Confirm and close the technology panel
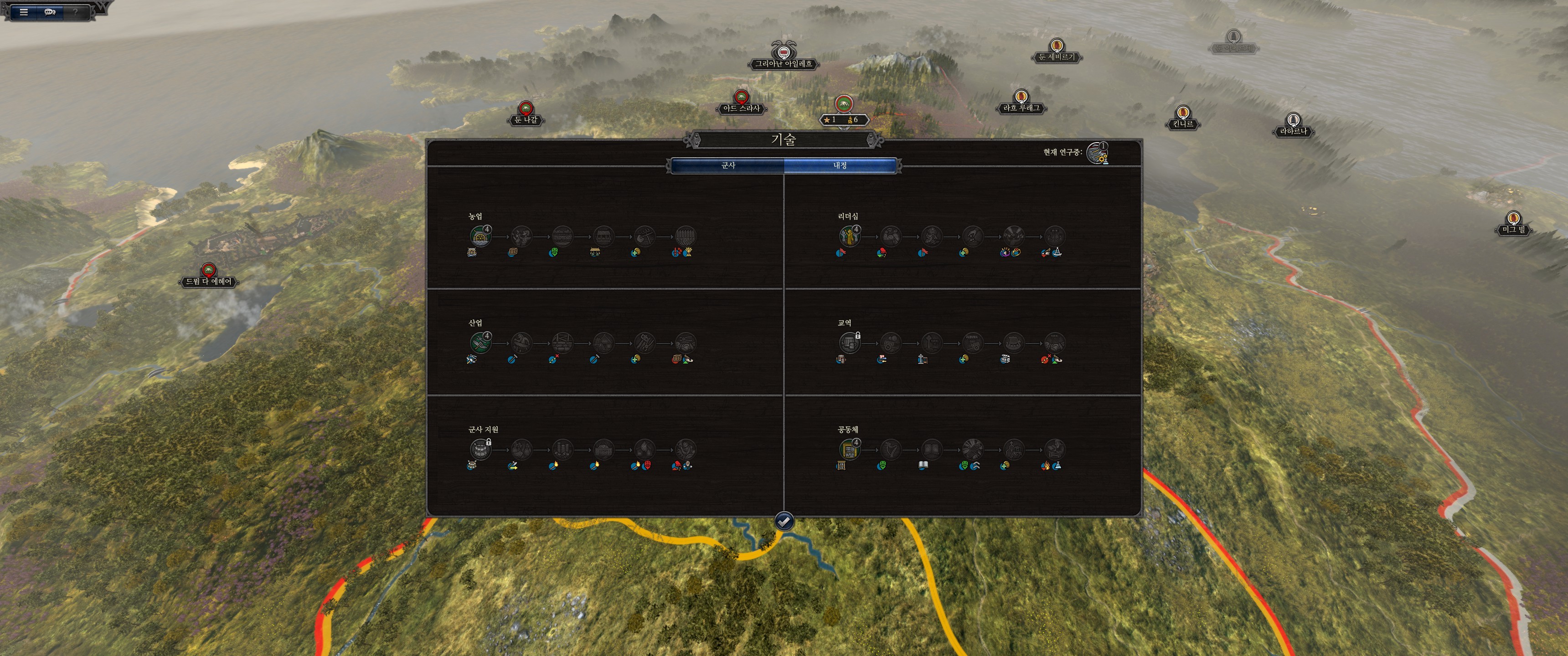 [x=784, y=521]
